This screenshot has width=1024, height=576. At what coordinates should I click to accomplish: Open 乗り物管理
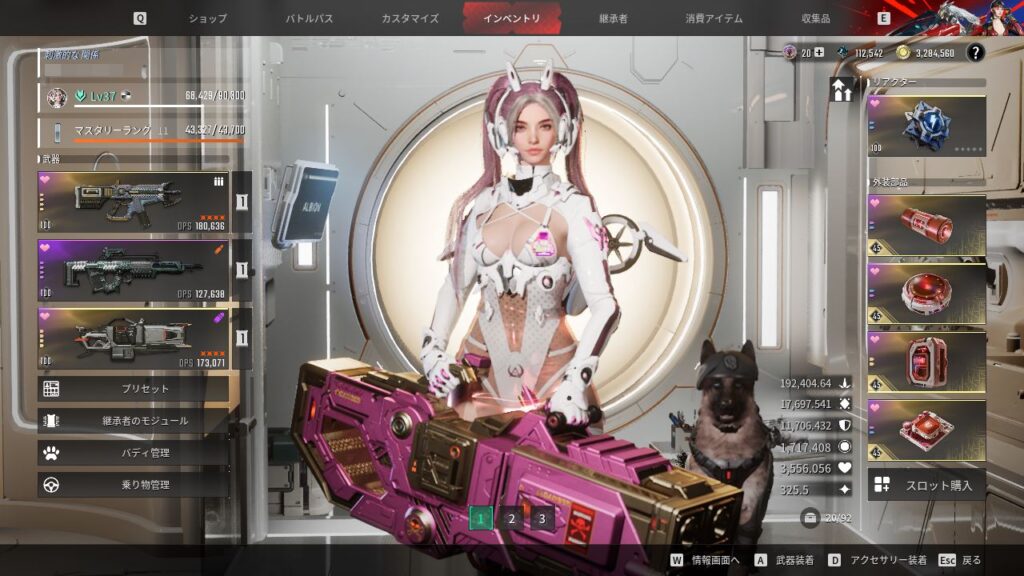point(133,485)
